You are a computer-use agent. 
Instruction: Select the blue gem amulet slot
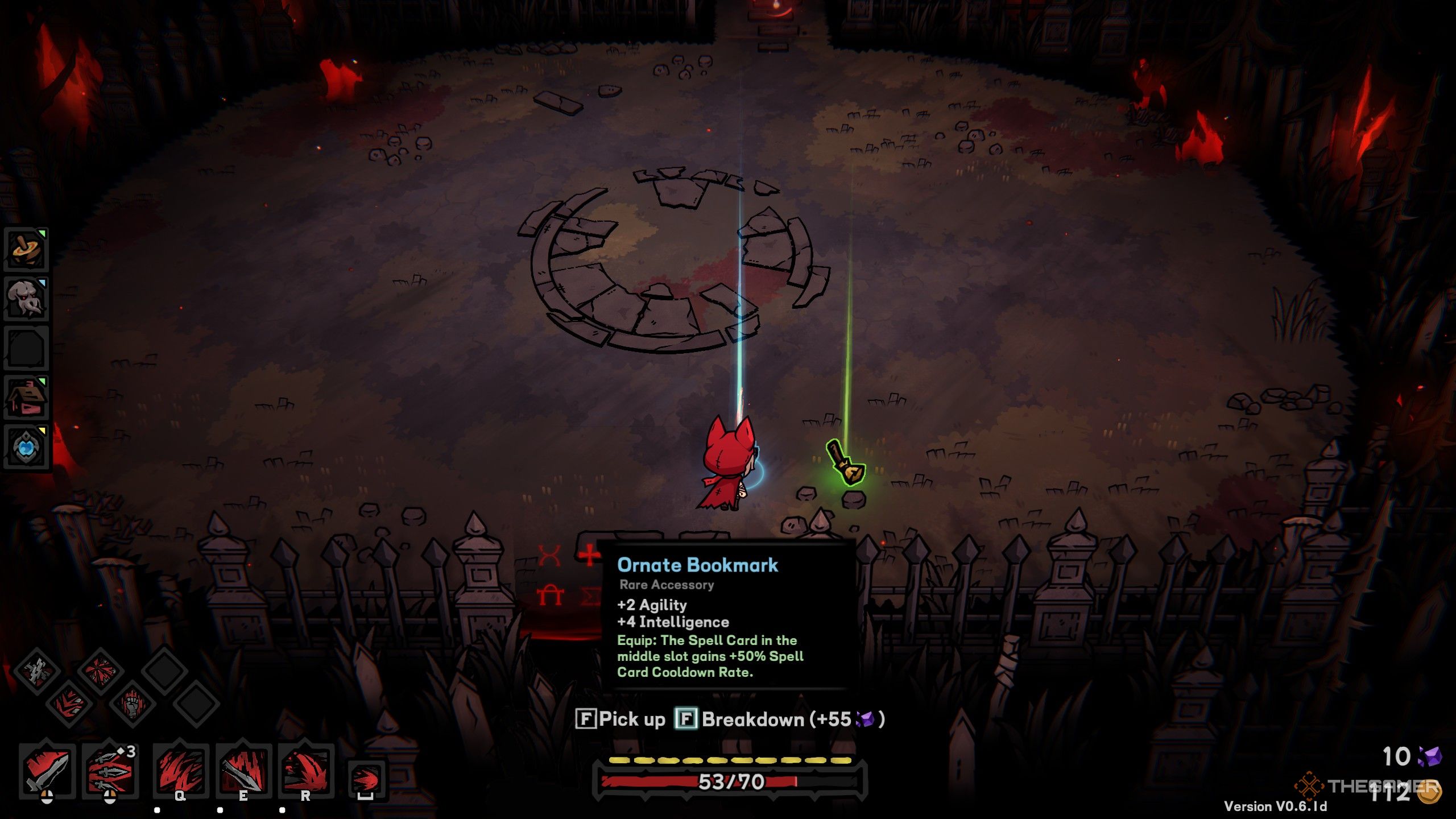click(26, 446)
